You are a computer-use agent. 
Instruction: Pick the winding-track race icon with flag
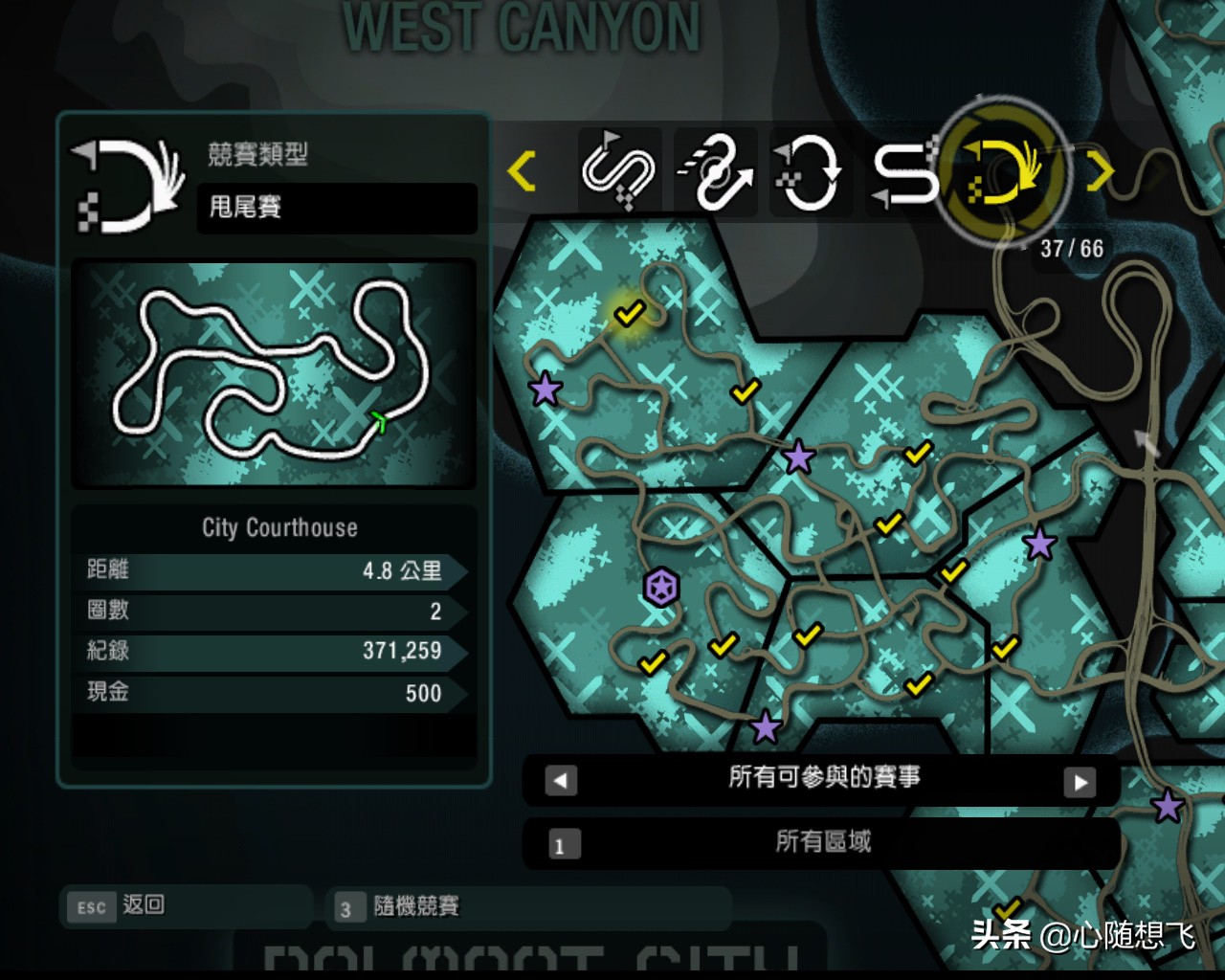click(618, 172)
